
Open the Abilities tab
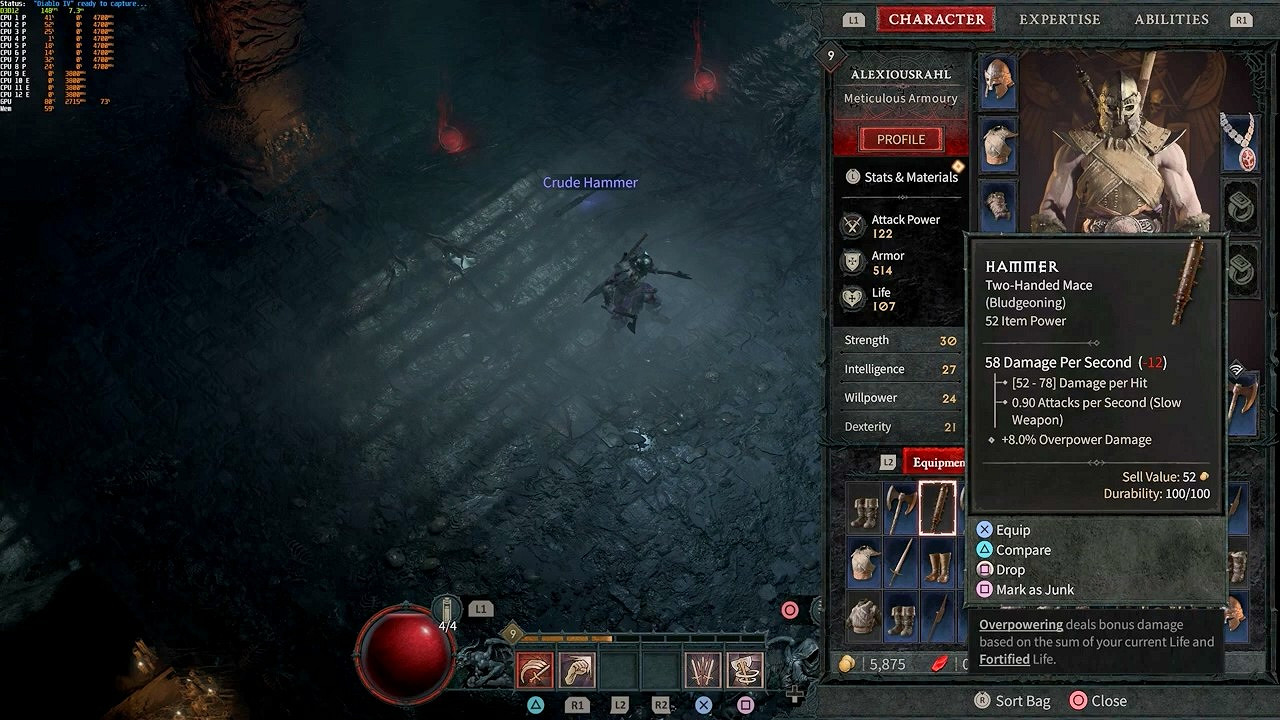point(1171,19)
